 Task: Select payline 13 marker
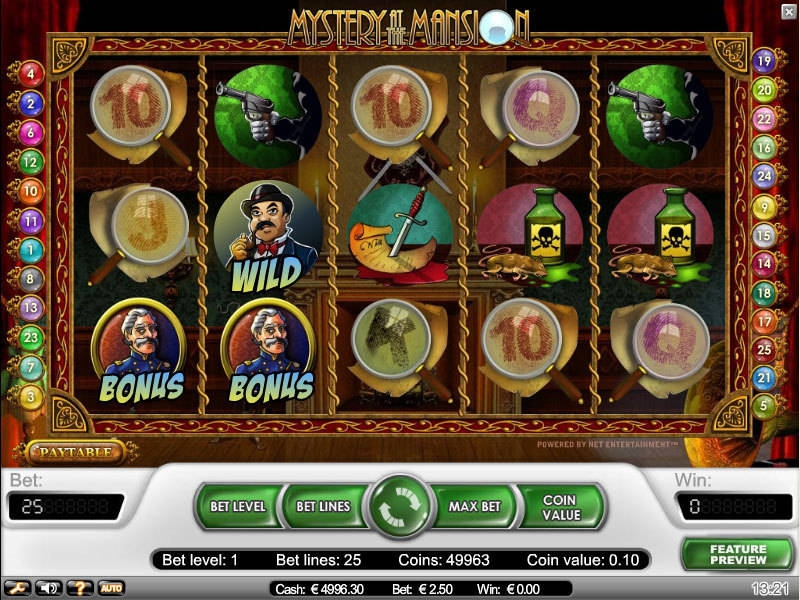(x=30, y=308)
